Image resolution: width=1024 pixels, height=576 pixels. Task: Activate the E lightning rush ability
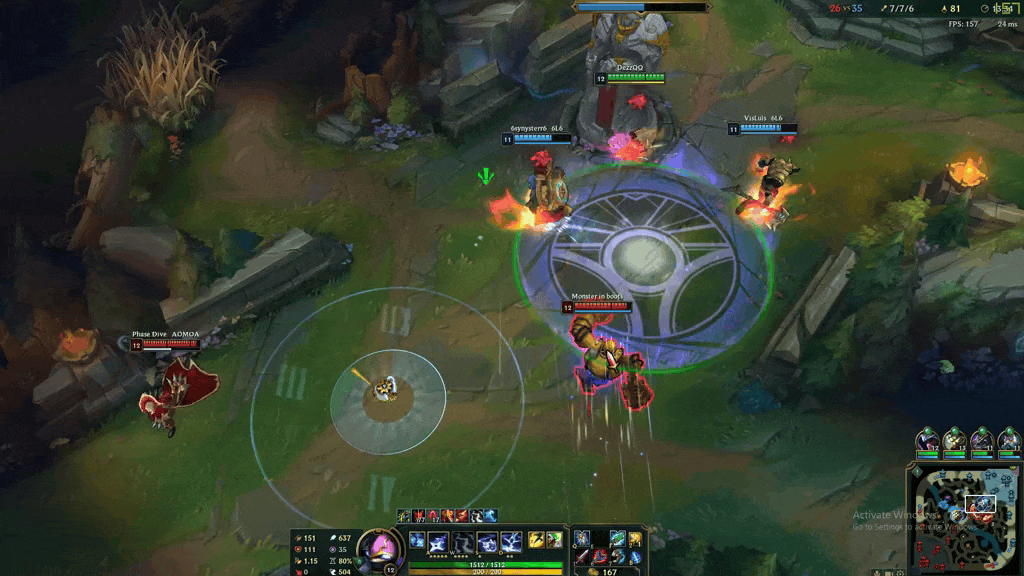487,542
